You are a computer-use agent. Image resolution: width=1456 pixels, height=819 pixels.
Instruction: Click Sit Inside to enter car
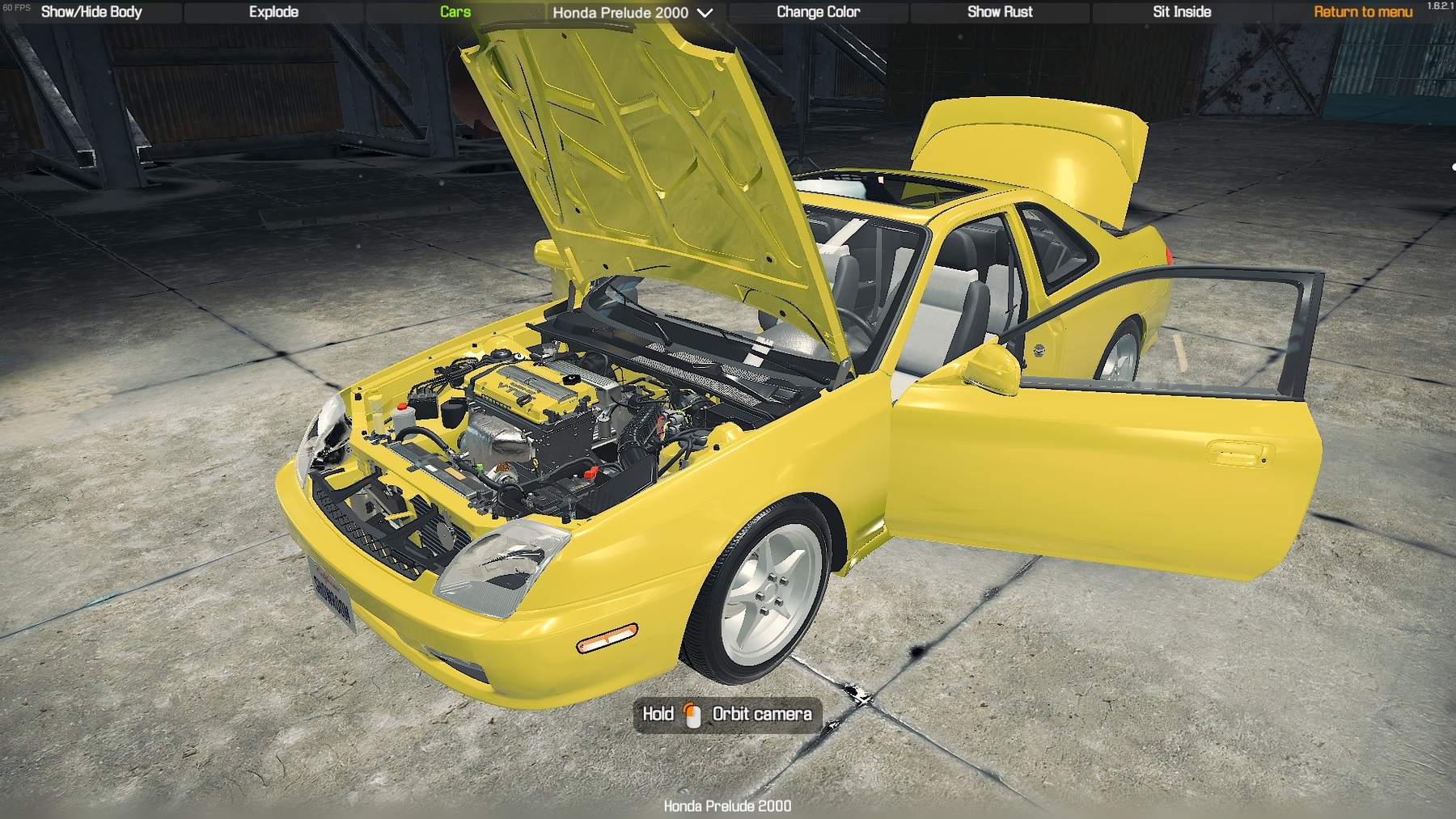click(1182, 12)
